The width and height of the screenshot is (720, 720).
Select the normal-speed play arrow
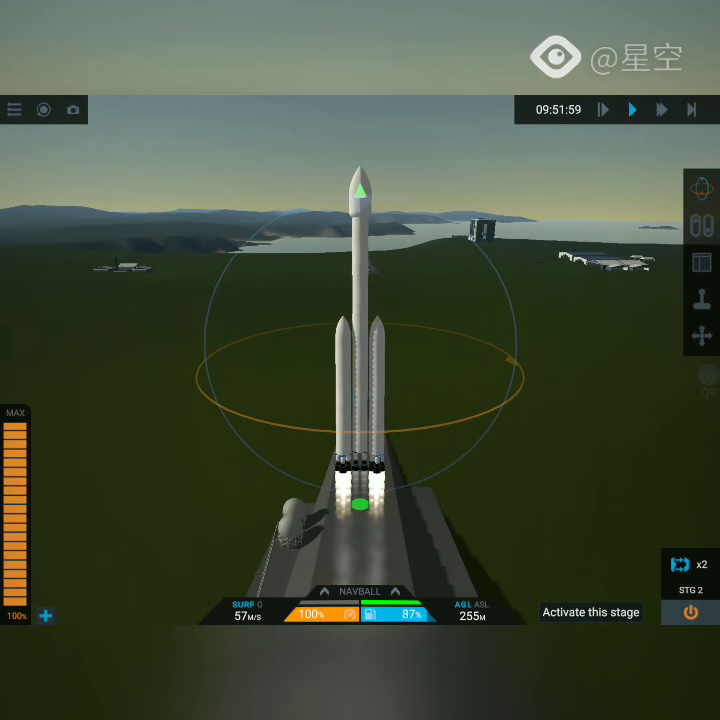pyautogui.click(x=632, y=110)
